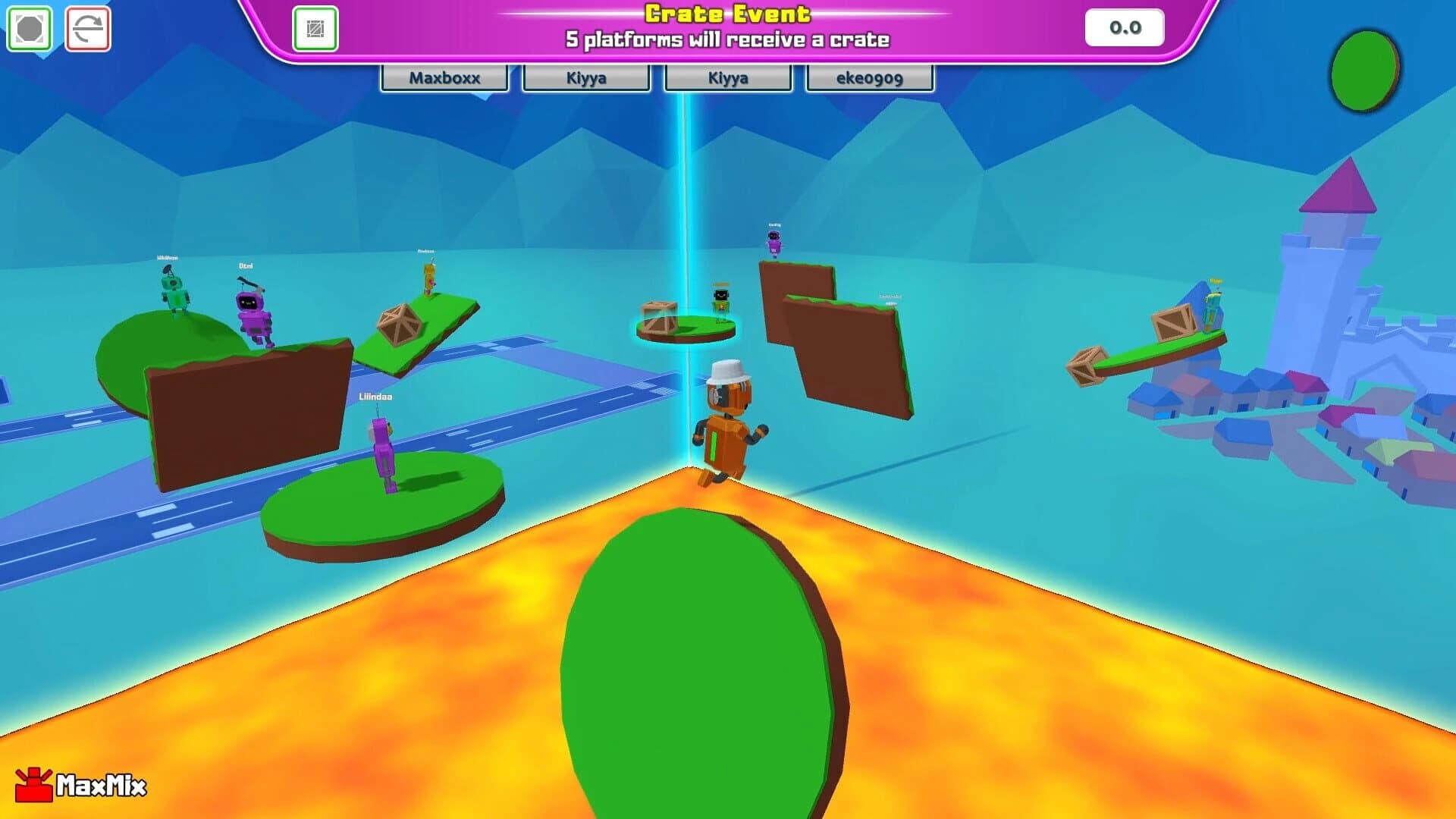
Task: Click the crate icon beside the event banner
Action: point(317,29)
